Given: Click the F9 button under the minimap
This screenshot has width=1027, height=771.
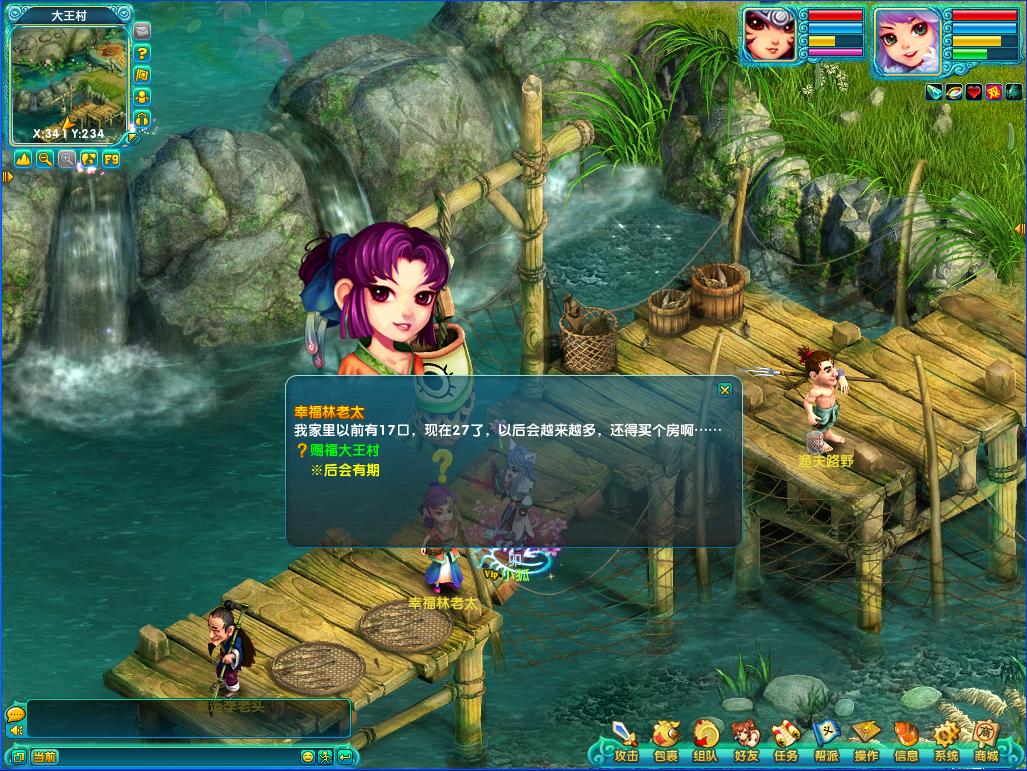Looking at the screenshot, I should click(x=110, y=159).
